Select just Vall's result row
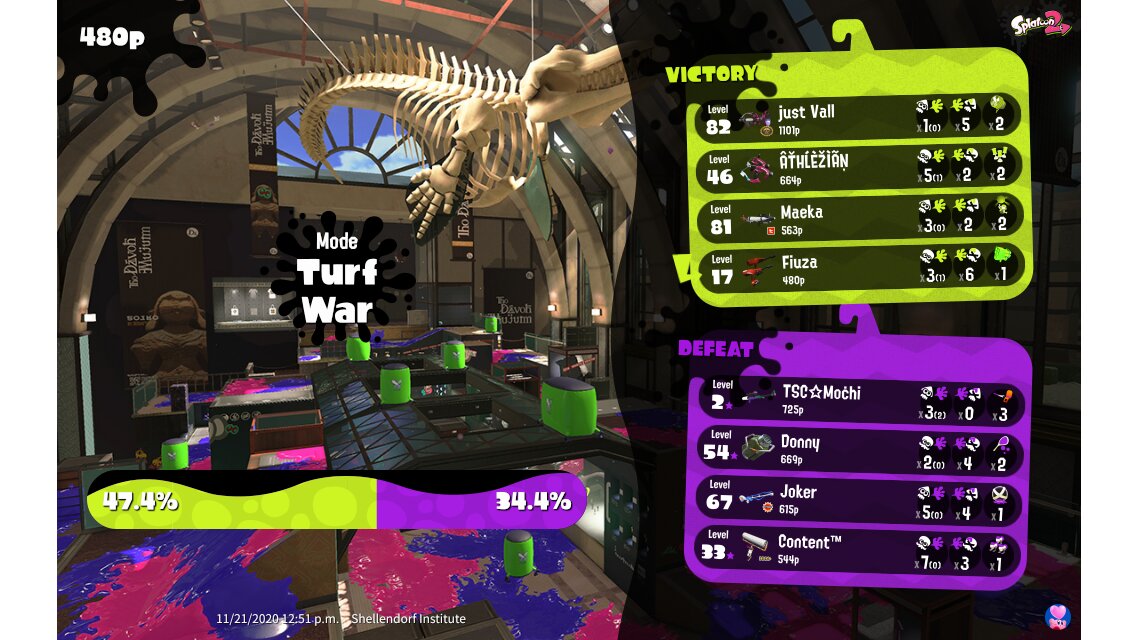The image size is (1138, 640). (860, 118)
